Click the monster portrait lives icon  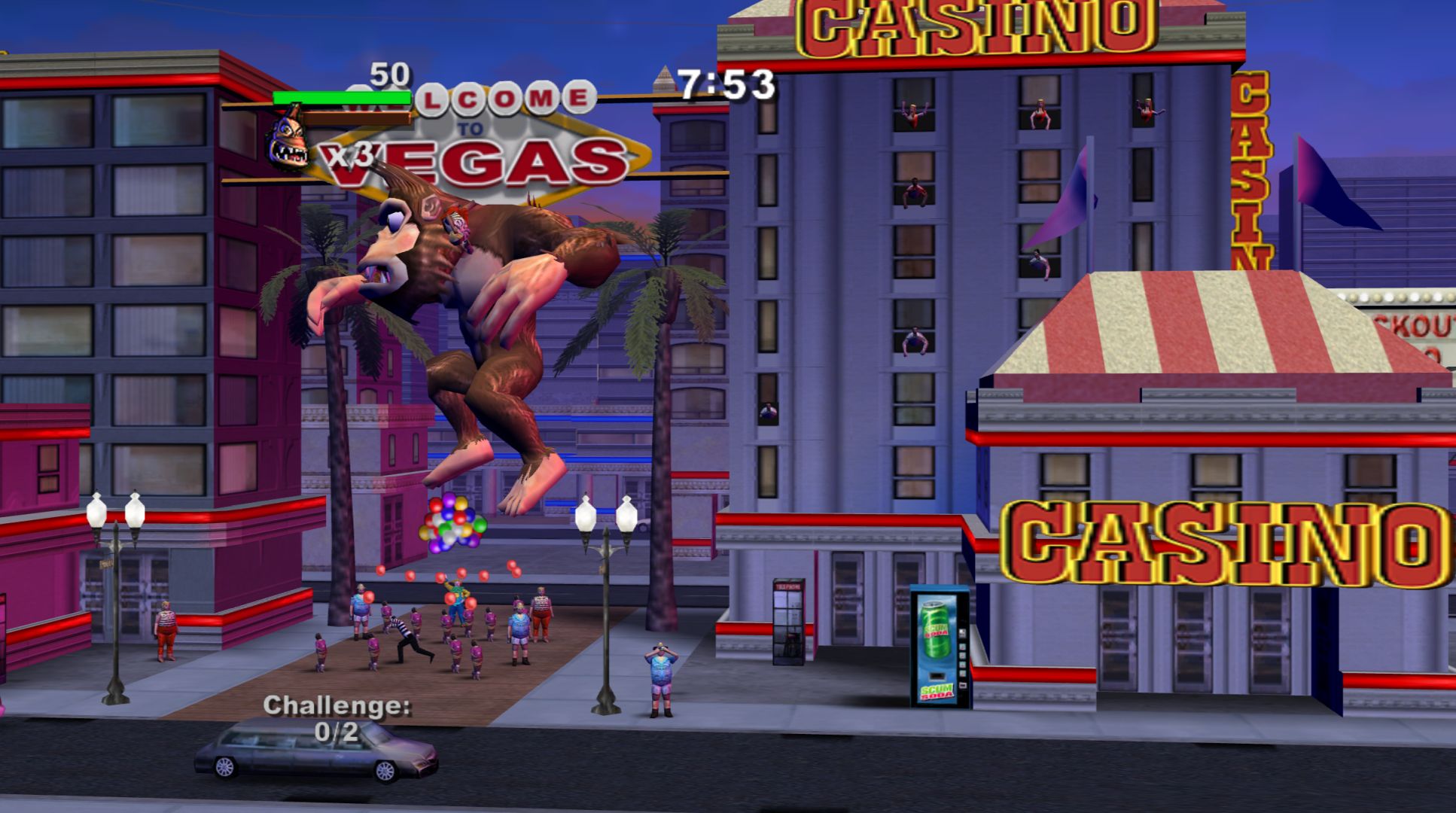(289, 140)
